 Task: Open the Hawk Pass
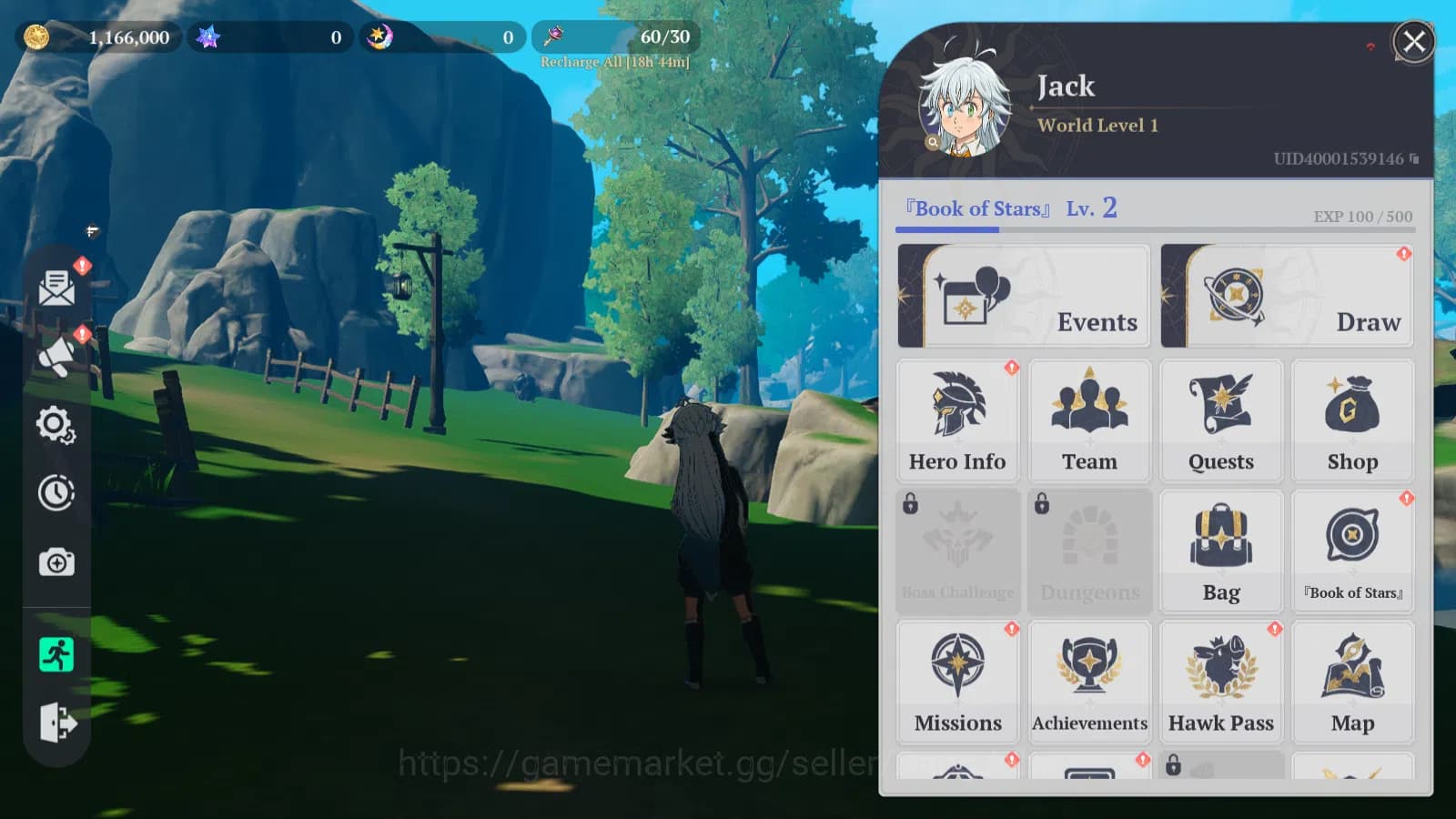pyautogui.click(x=1221, y=682)
